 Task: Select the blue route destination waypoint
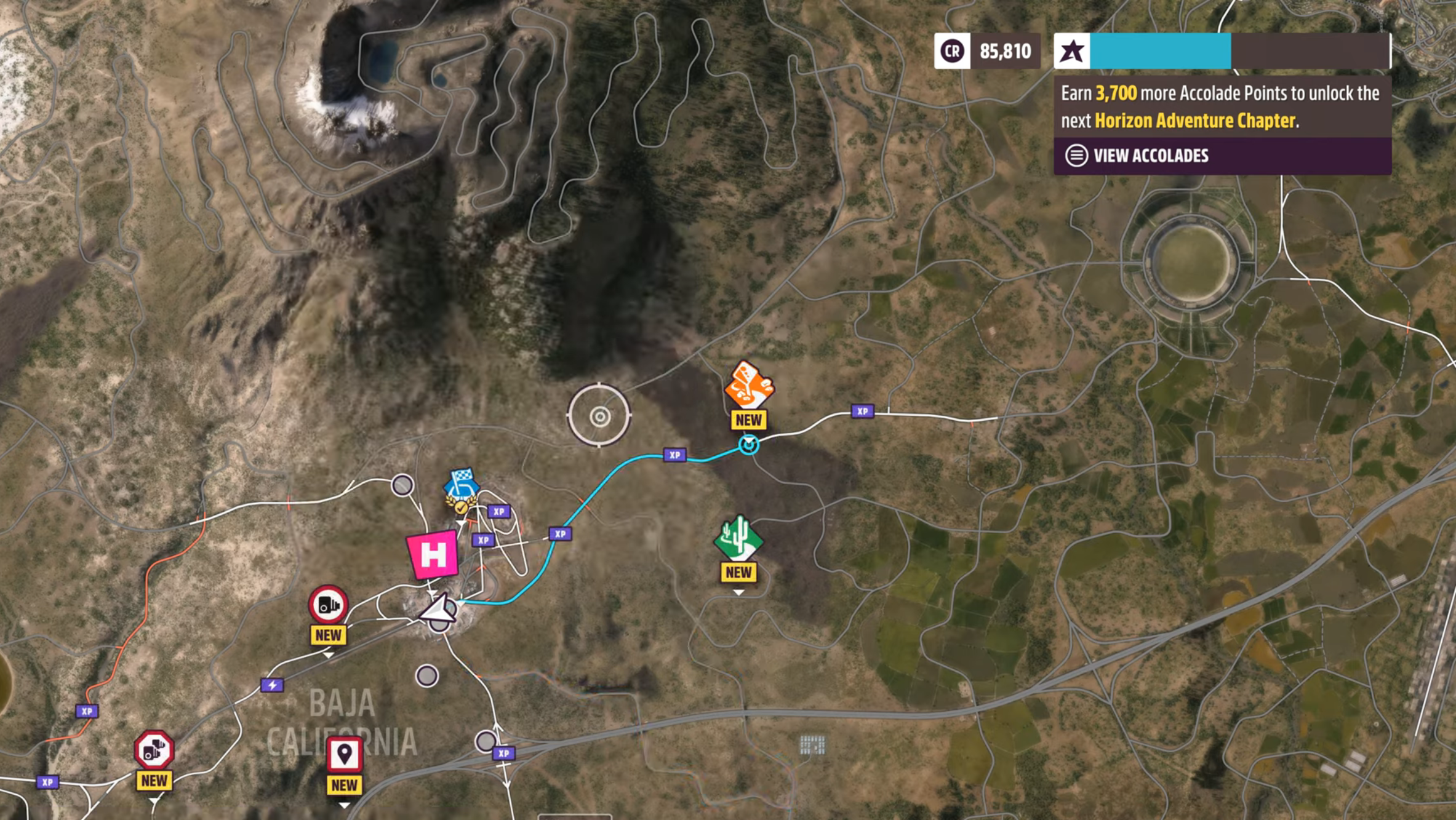(749, 444)
